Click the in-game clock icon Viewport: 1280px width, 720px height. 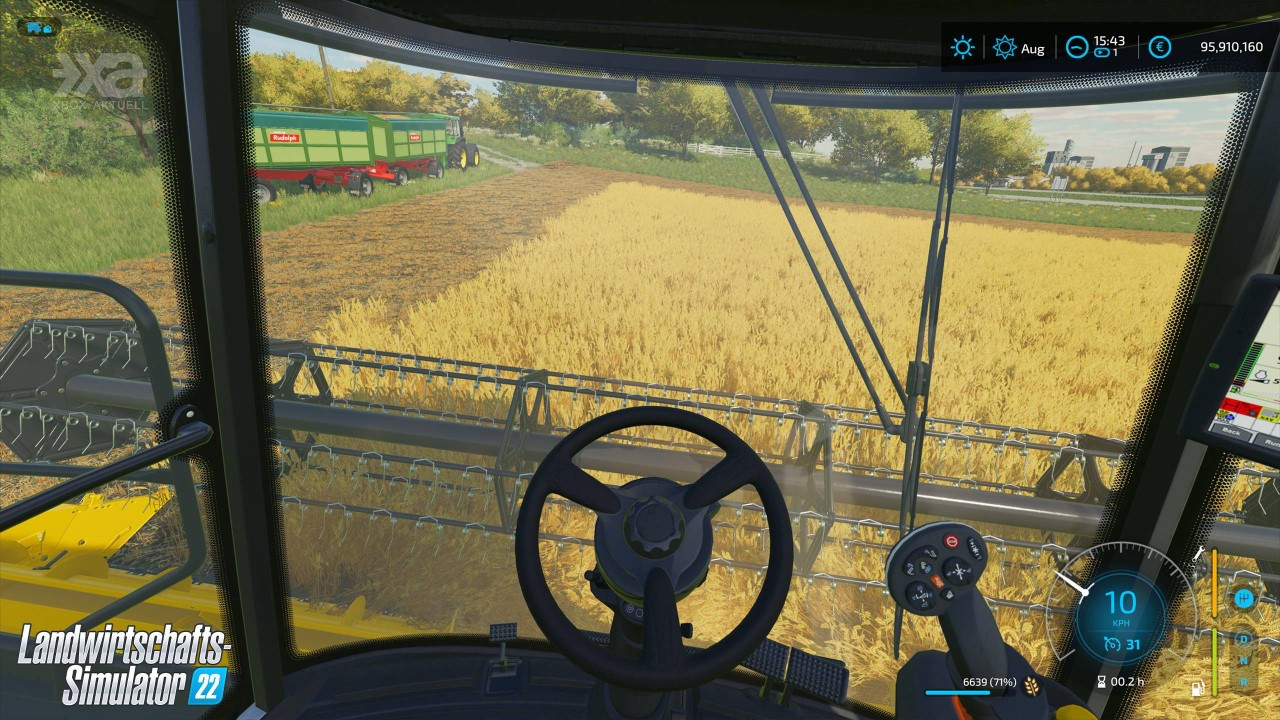pyautogui.click(x=1077, y=47)
